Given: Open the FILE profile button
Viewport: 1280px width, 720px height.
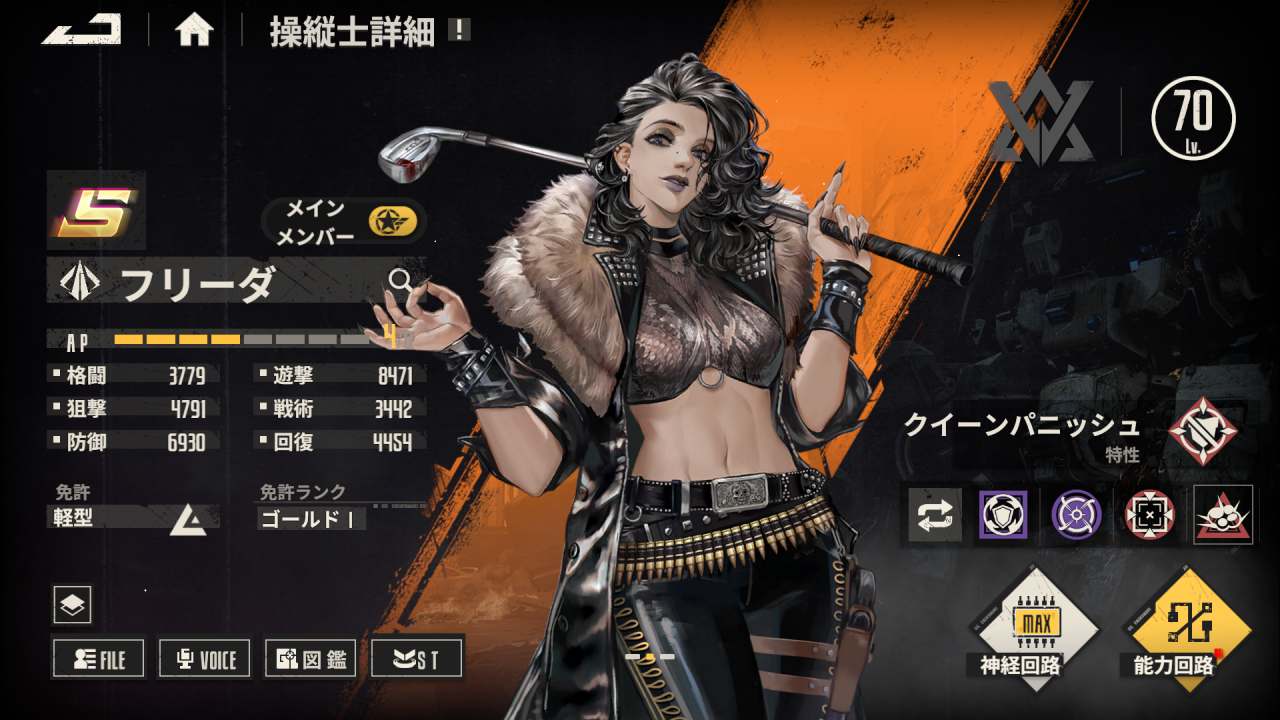Looking at the screenshot, I should coord(98,658).
